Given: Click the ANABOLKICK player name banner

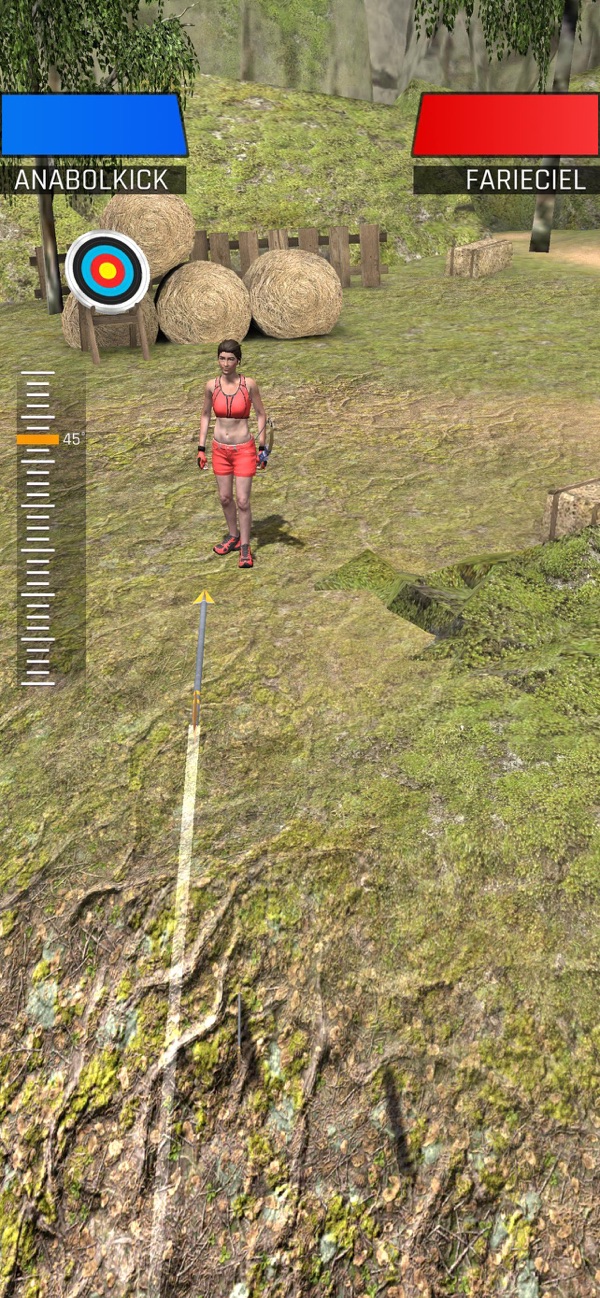Looking at the screenshot, I should [x=93, y=180].
